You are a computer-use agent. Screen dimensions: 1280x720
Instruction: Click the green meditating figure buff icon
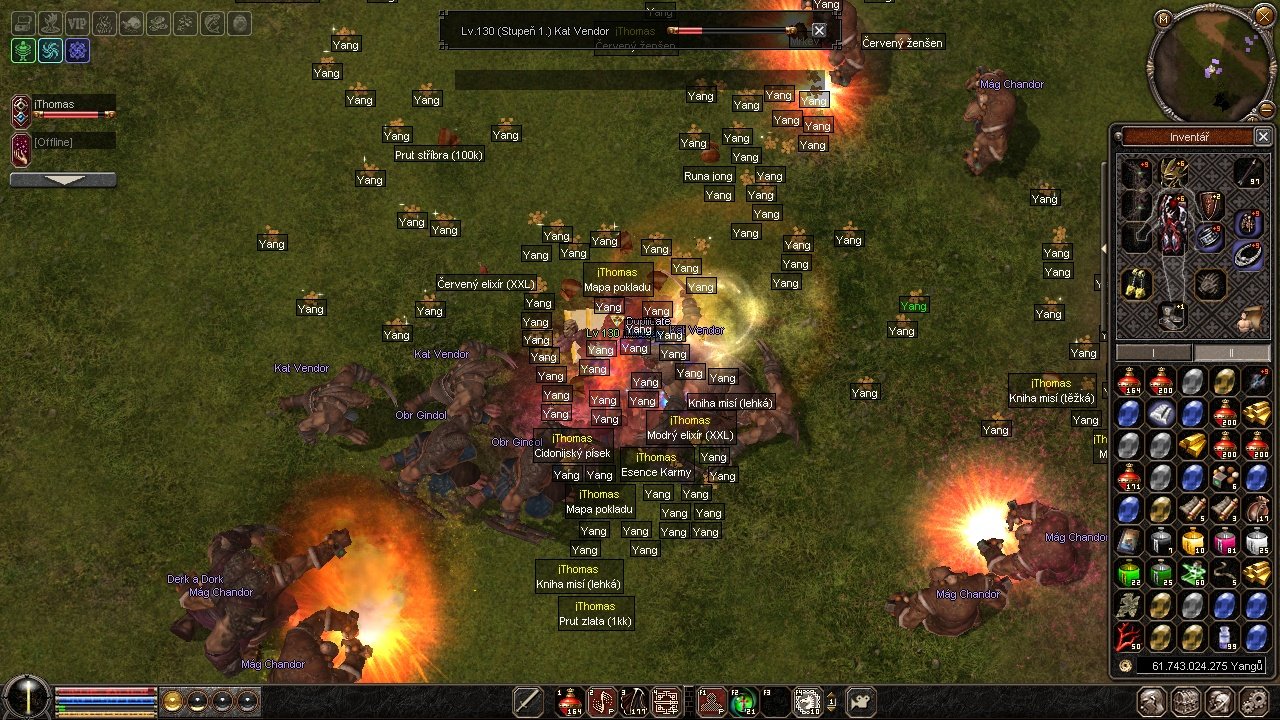(x=23, y=50)
